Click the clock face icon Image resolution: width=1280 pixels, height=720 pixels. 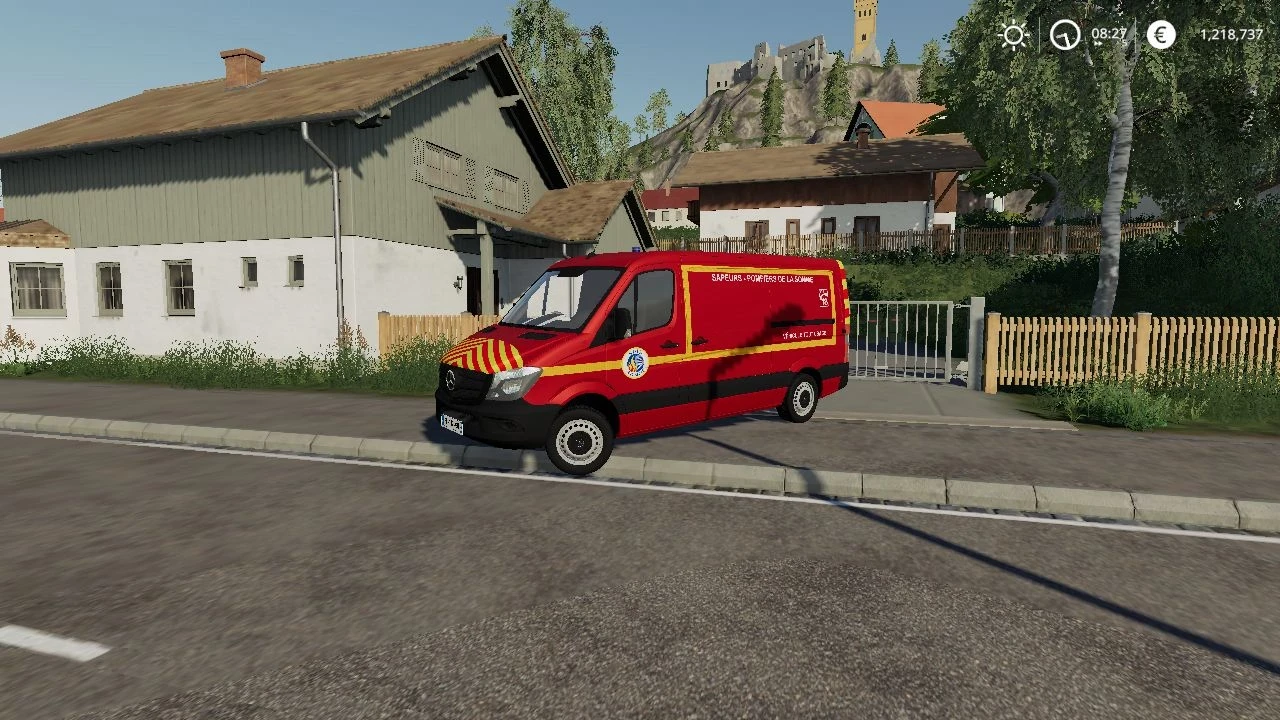point(1065,34)
